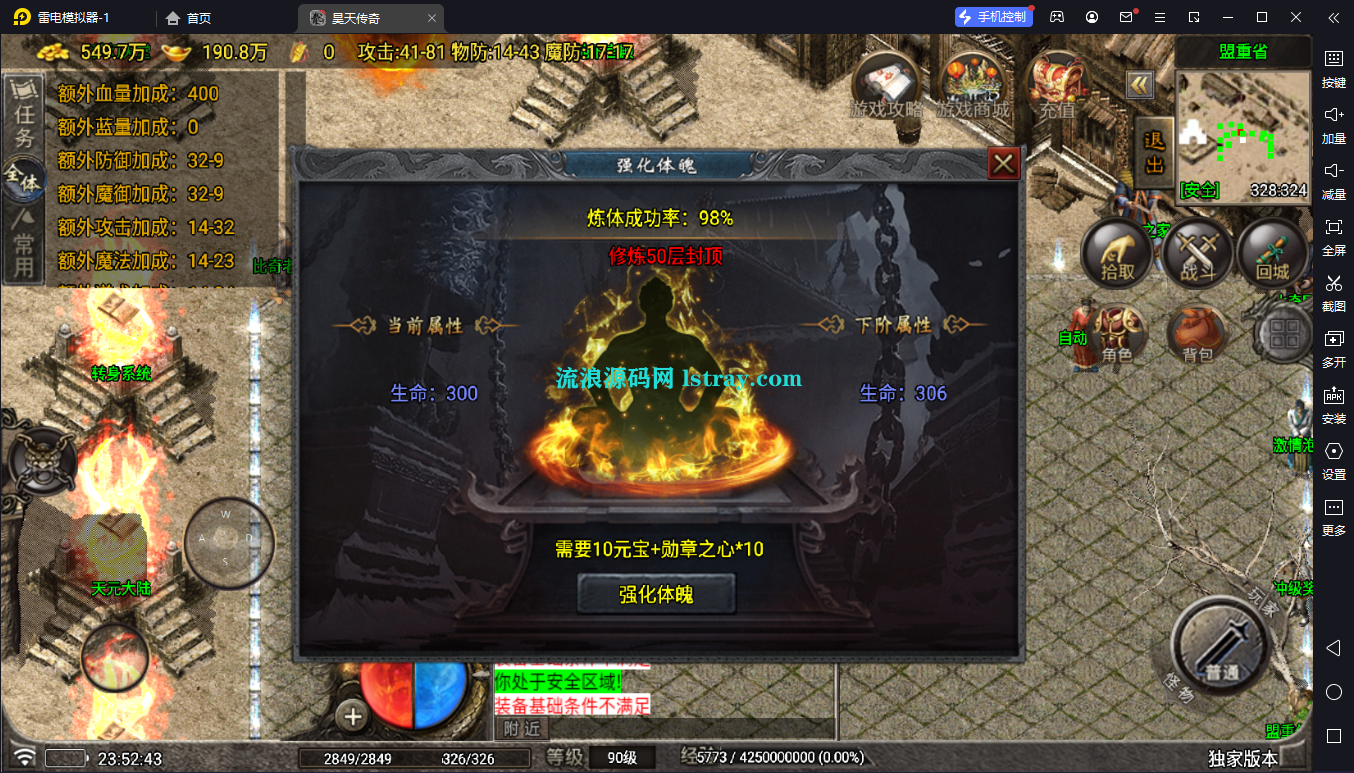Select the 全体 round tab
This screenshot has width=1354, height=773.
[24, 182]
